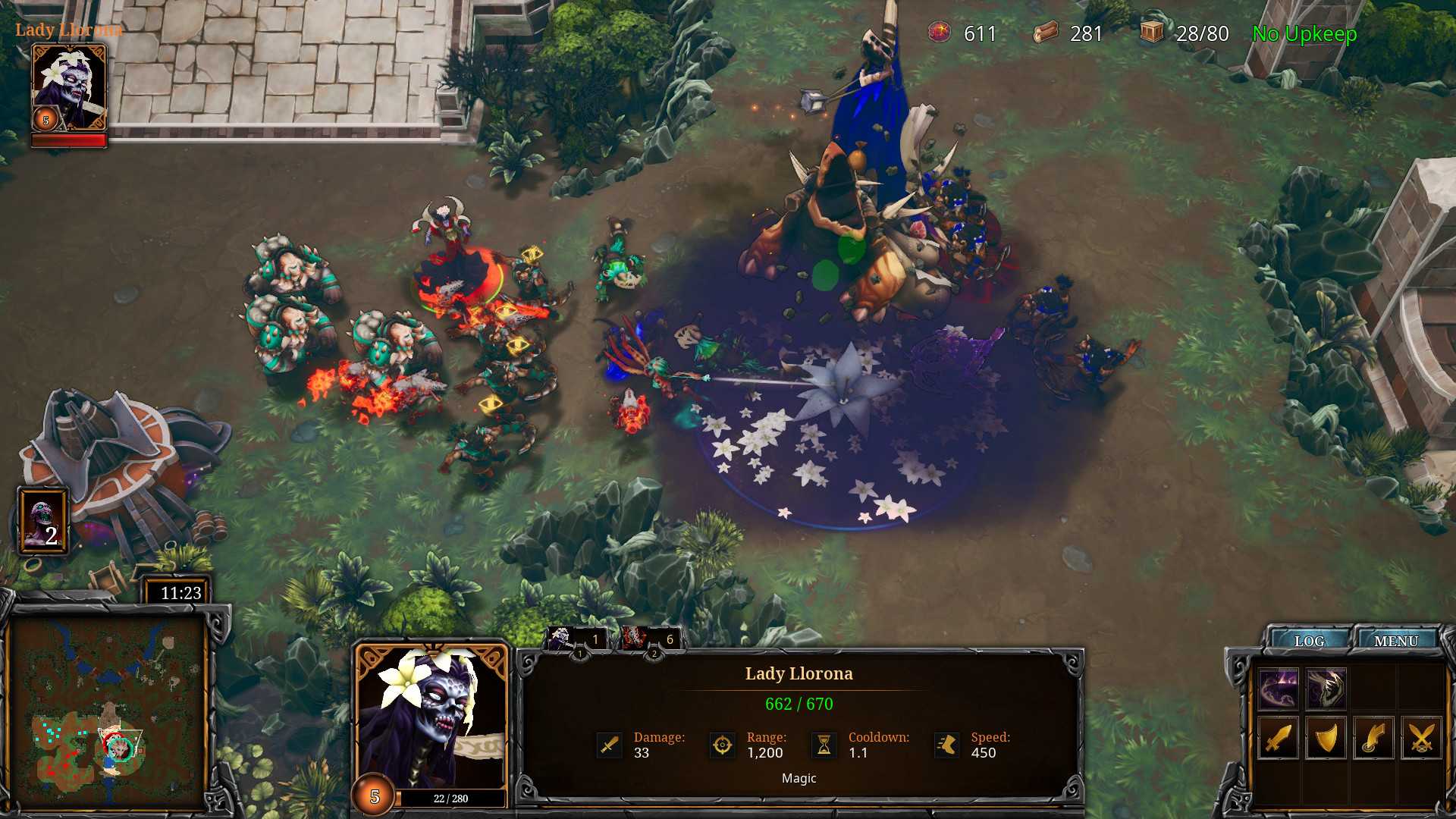
Task: Click the gold sword attack upgrade icon
Action: pos(1279,738)
